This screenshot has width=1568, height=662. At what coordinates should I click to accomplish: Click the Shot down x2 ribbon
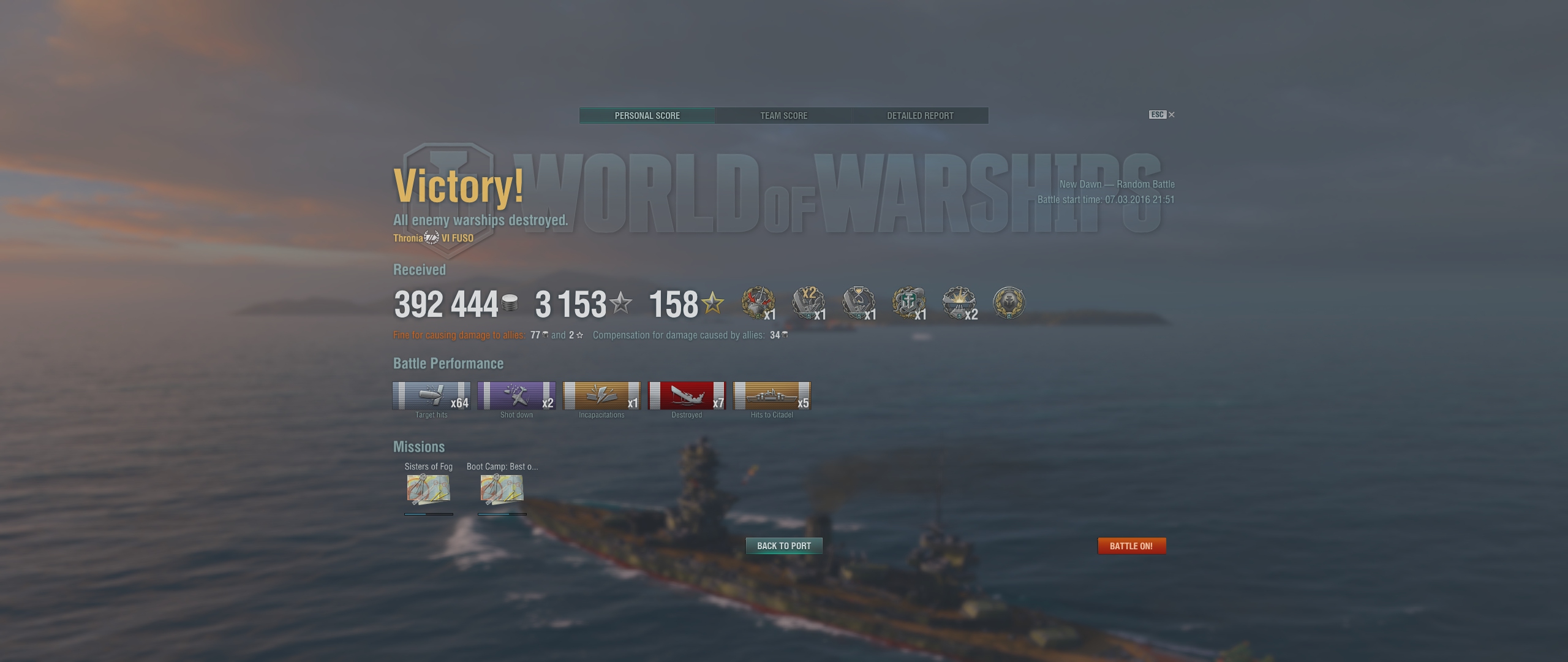point(516,395)
